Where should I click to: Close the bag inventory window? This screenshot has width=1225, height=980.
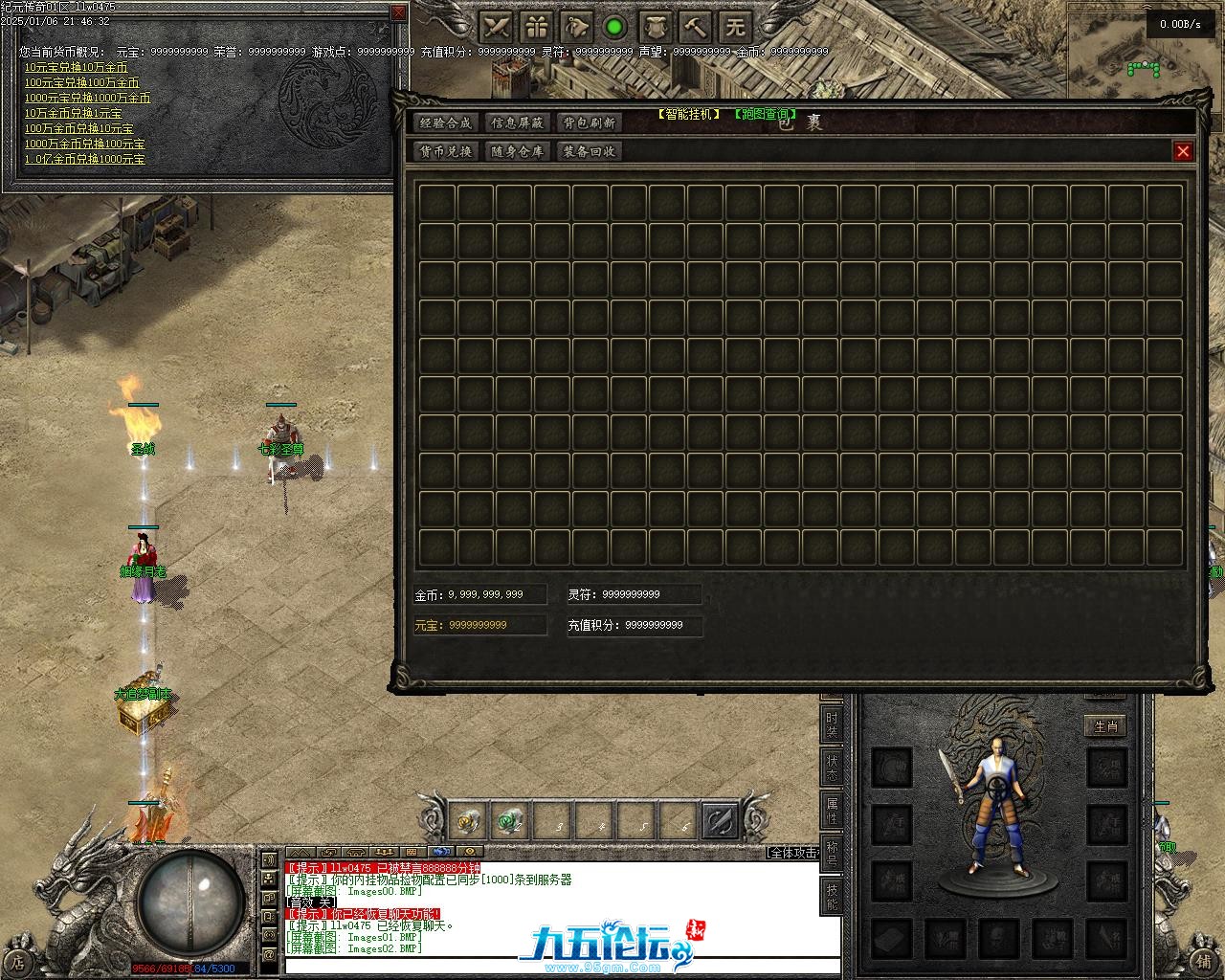click(x=1183, y=151)
